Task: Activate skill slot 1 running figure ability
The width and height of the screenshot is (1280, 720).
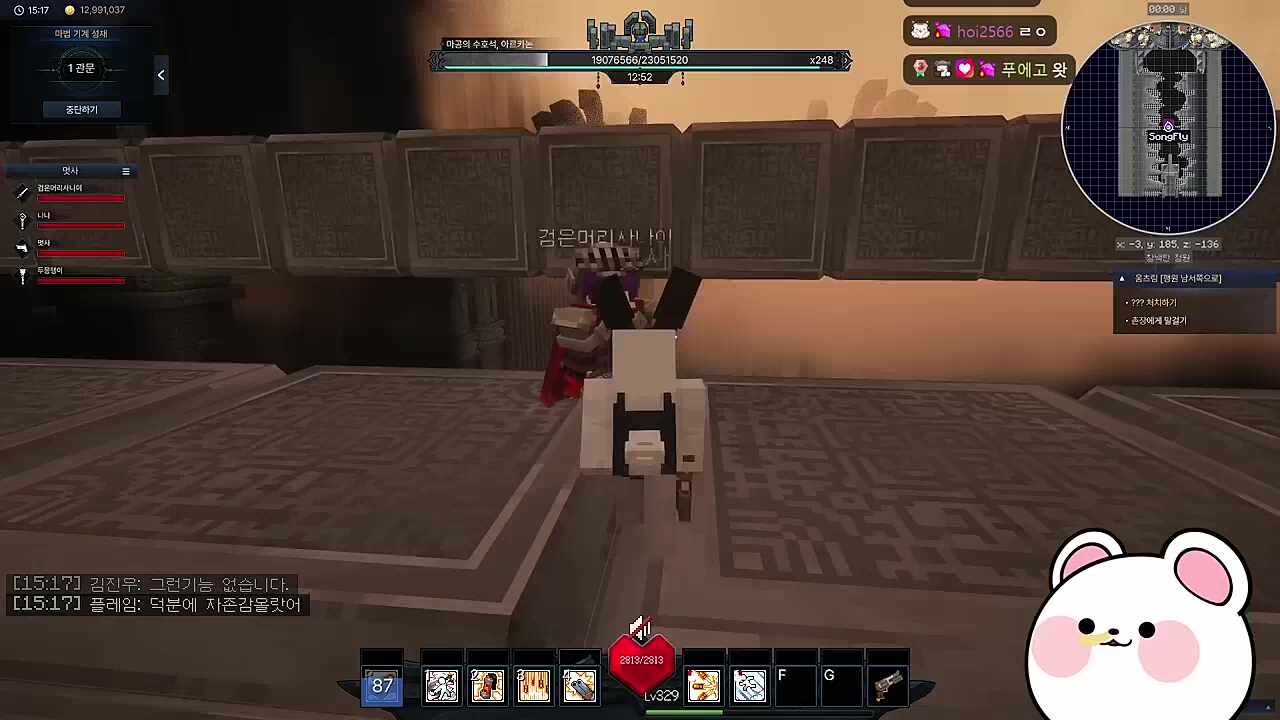Action: click(x=441, y=685)
